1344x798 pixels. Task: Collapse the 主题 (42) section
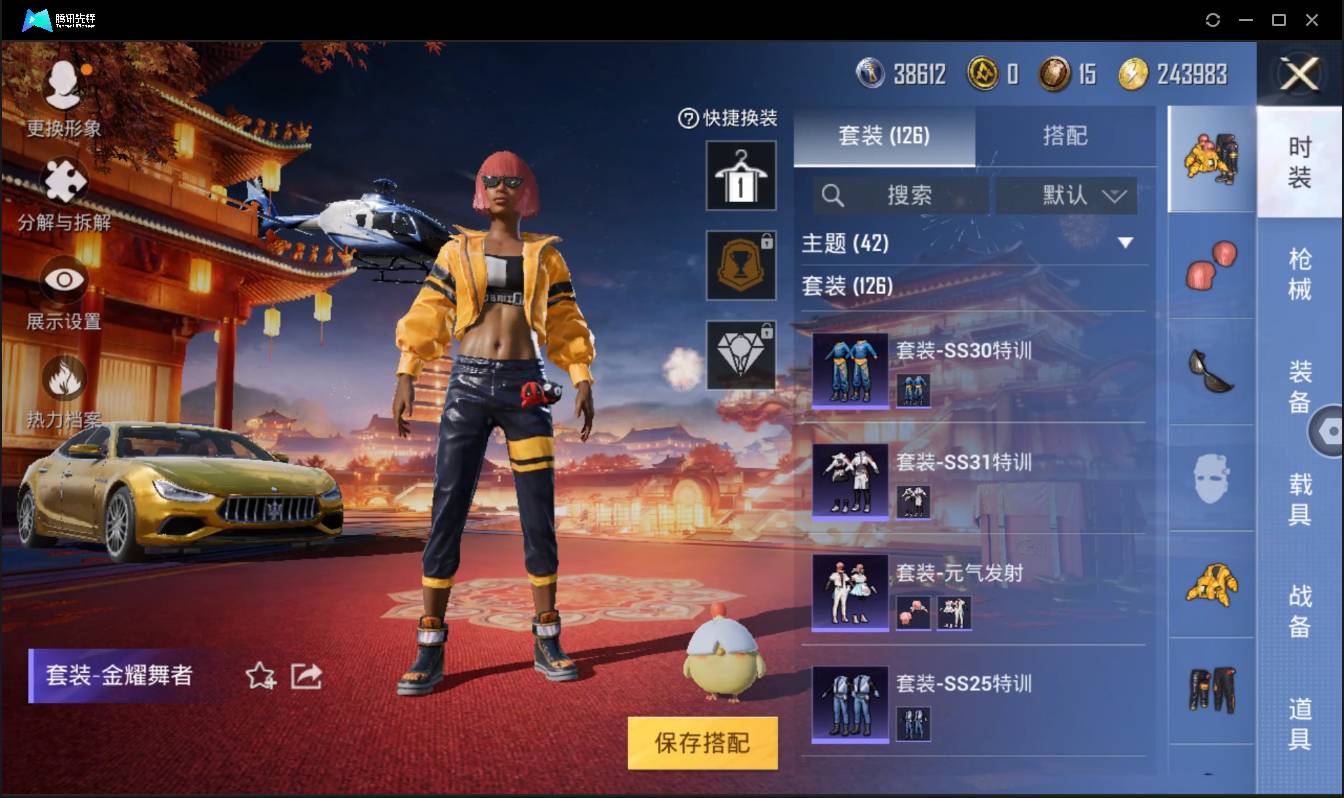tap(1127, 243)
